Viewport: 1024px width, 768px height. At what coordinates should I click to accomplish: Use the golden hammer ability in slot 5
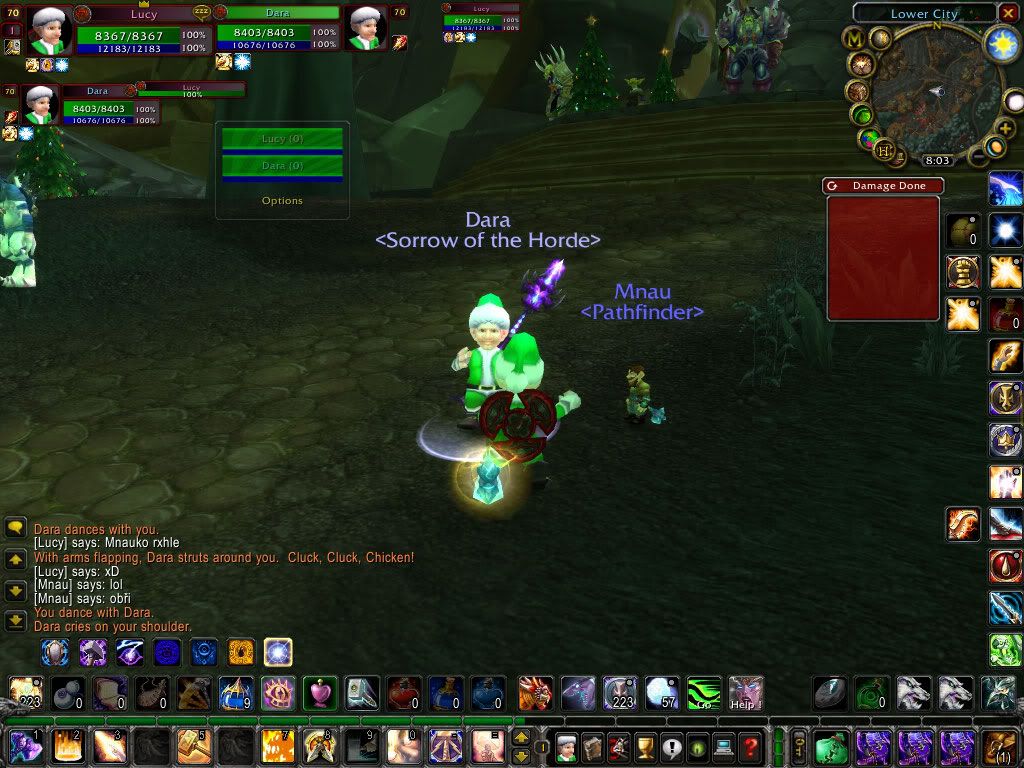pos(193,746)
